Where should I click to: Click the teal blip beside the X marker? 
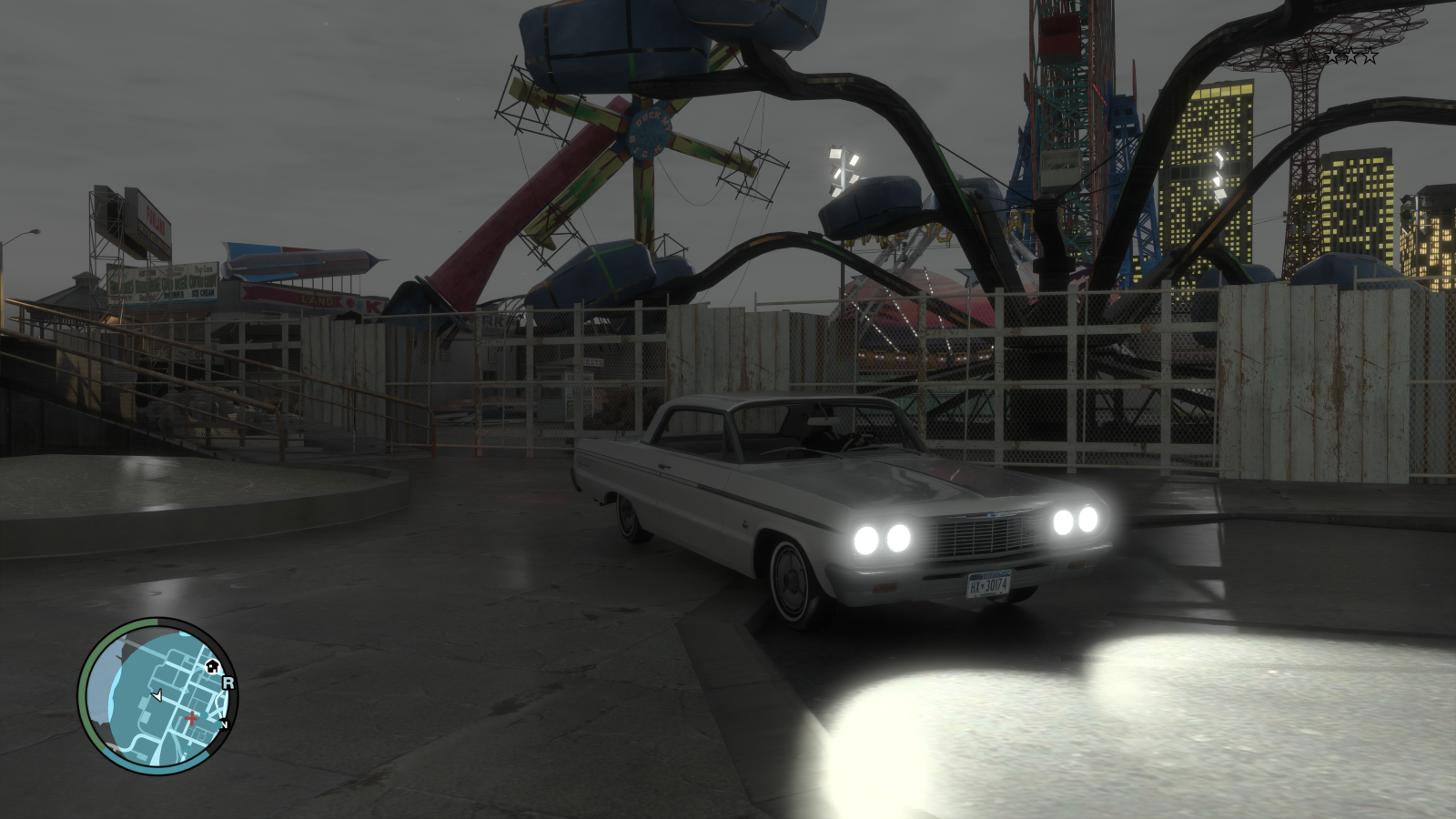(x=204, y=715)
